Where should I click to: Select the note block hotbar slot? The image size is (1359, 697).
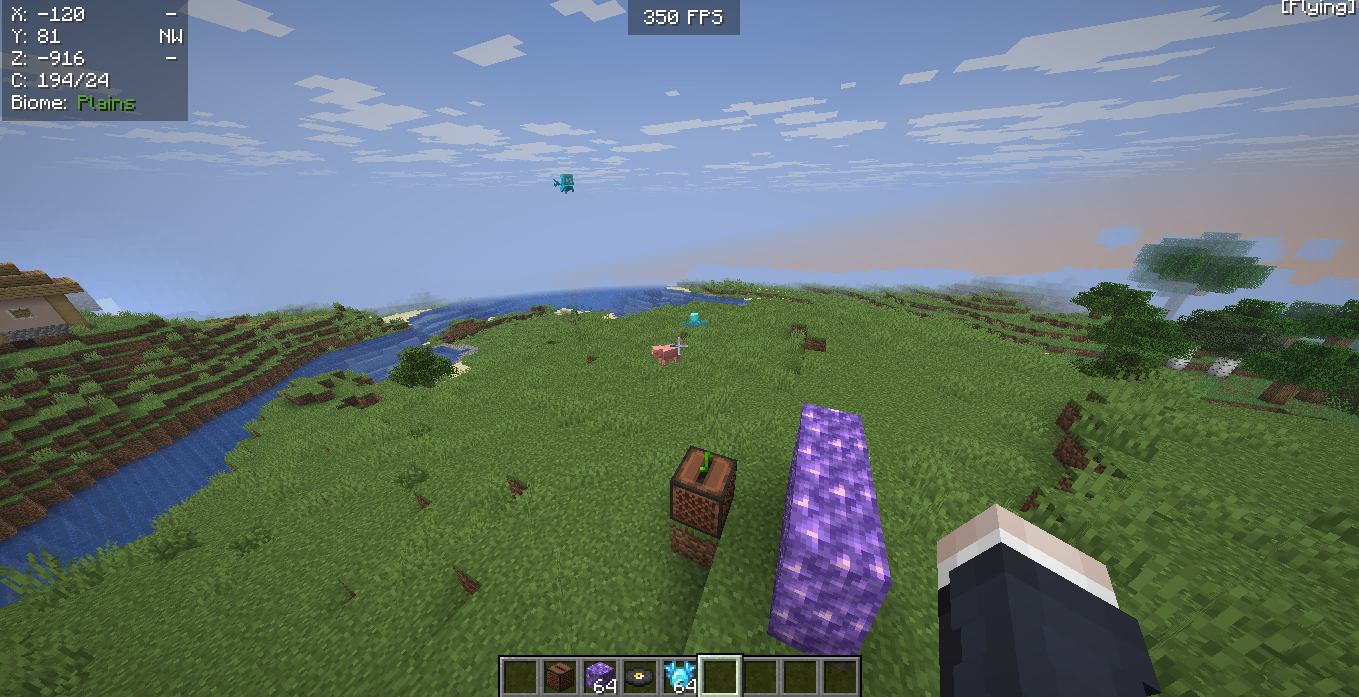coord(560,676)
